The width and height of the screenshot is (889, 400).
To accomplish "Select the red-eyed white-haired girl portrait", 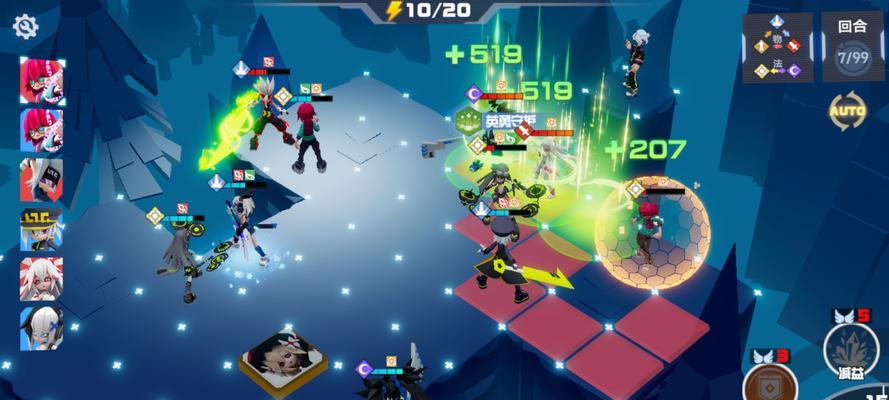I will (x=41, y=279).
